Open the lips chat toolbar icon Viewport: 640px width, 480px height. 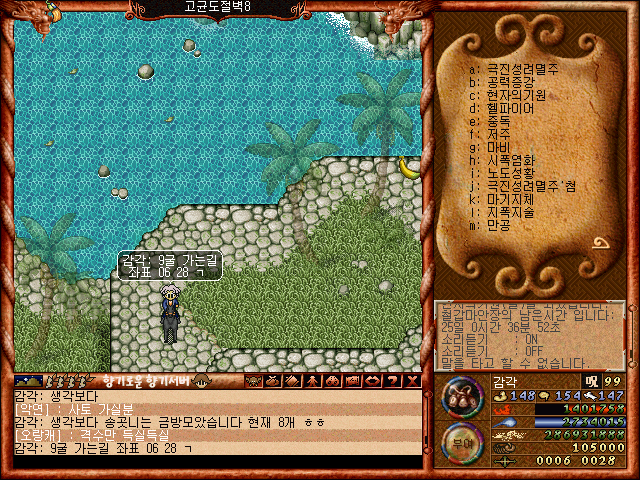coord(373,381)
